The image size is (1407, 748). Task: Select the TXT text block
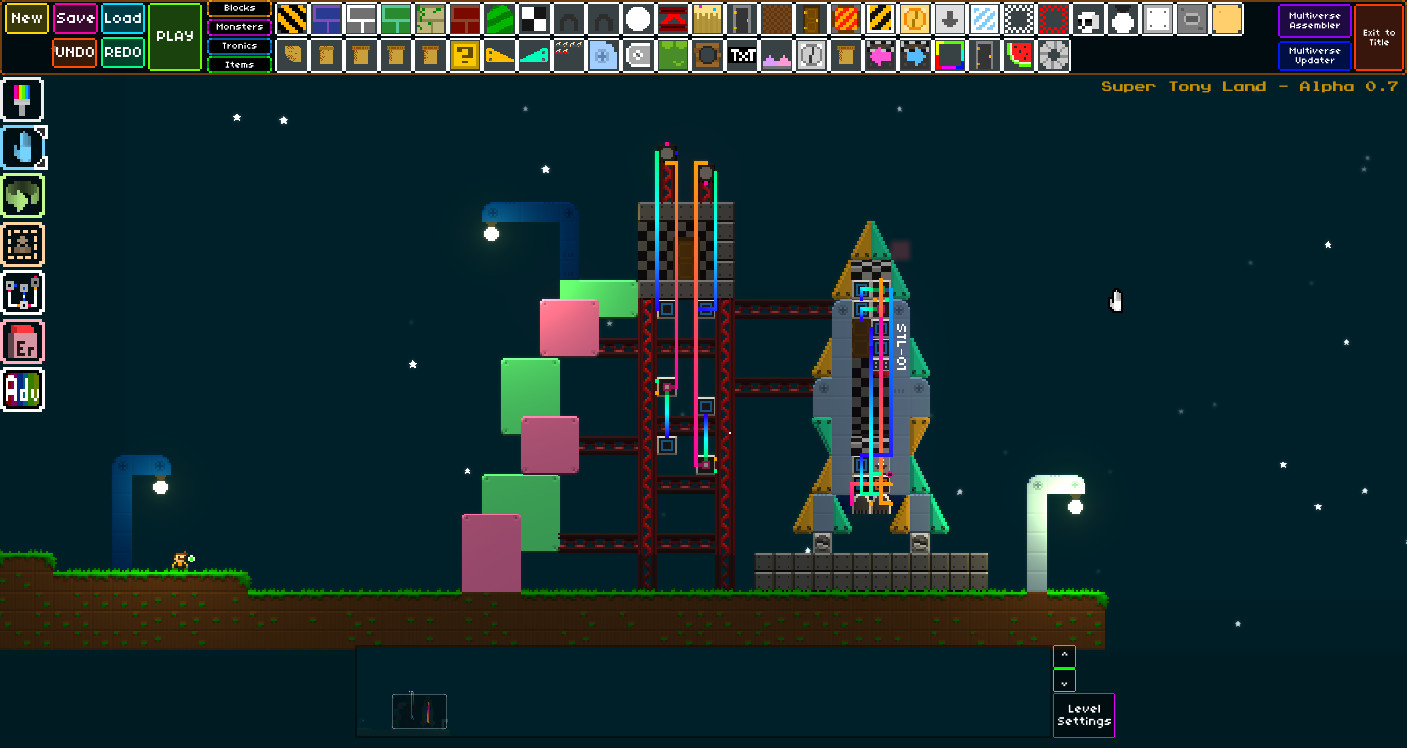(x=742, y=56)
